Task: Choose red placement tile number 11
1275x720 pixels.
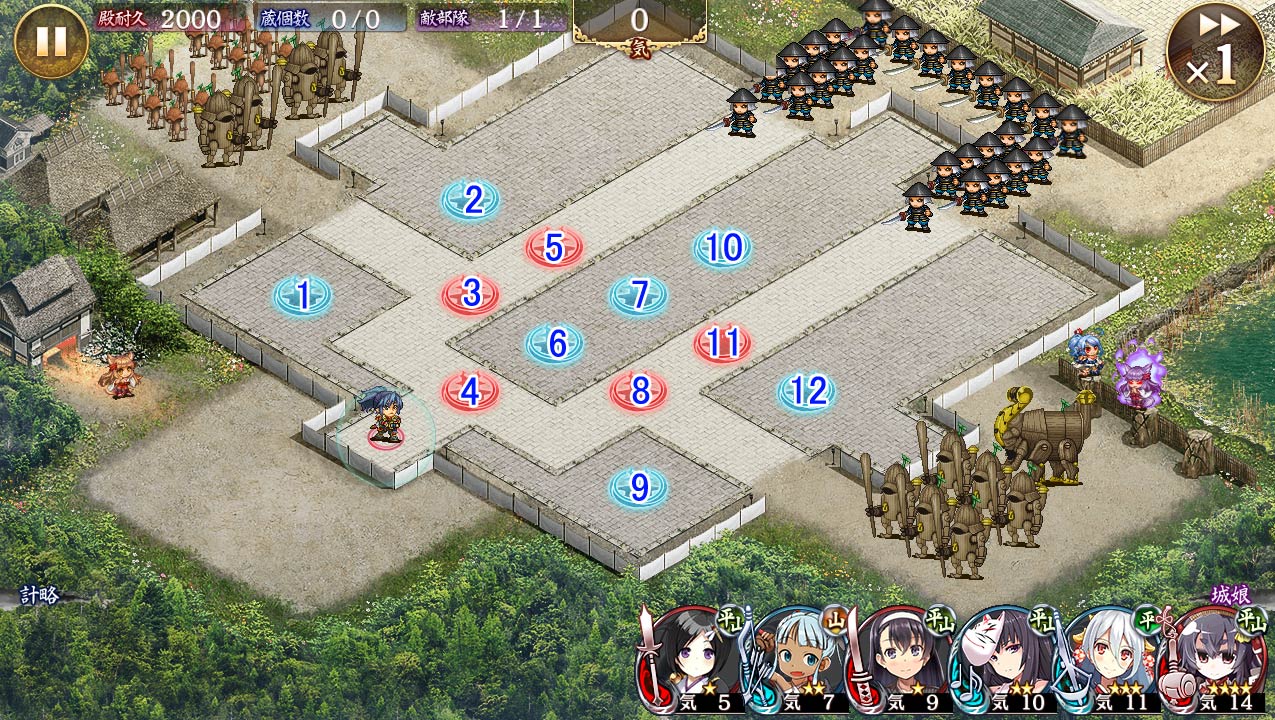Action: (723, 344)
